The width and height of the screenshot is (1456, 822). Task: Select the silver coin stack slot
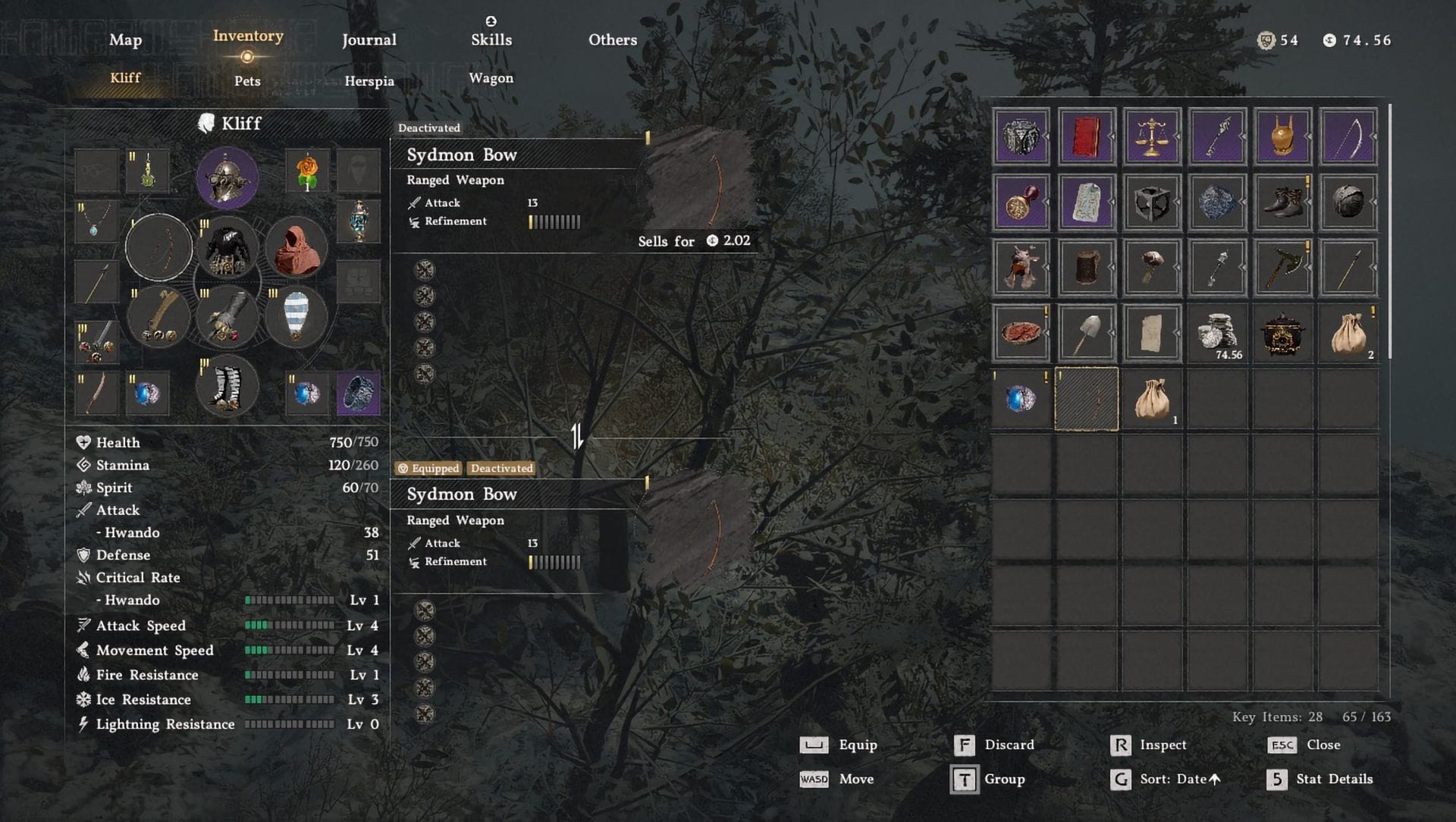coord(1216,333)
